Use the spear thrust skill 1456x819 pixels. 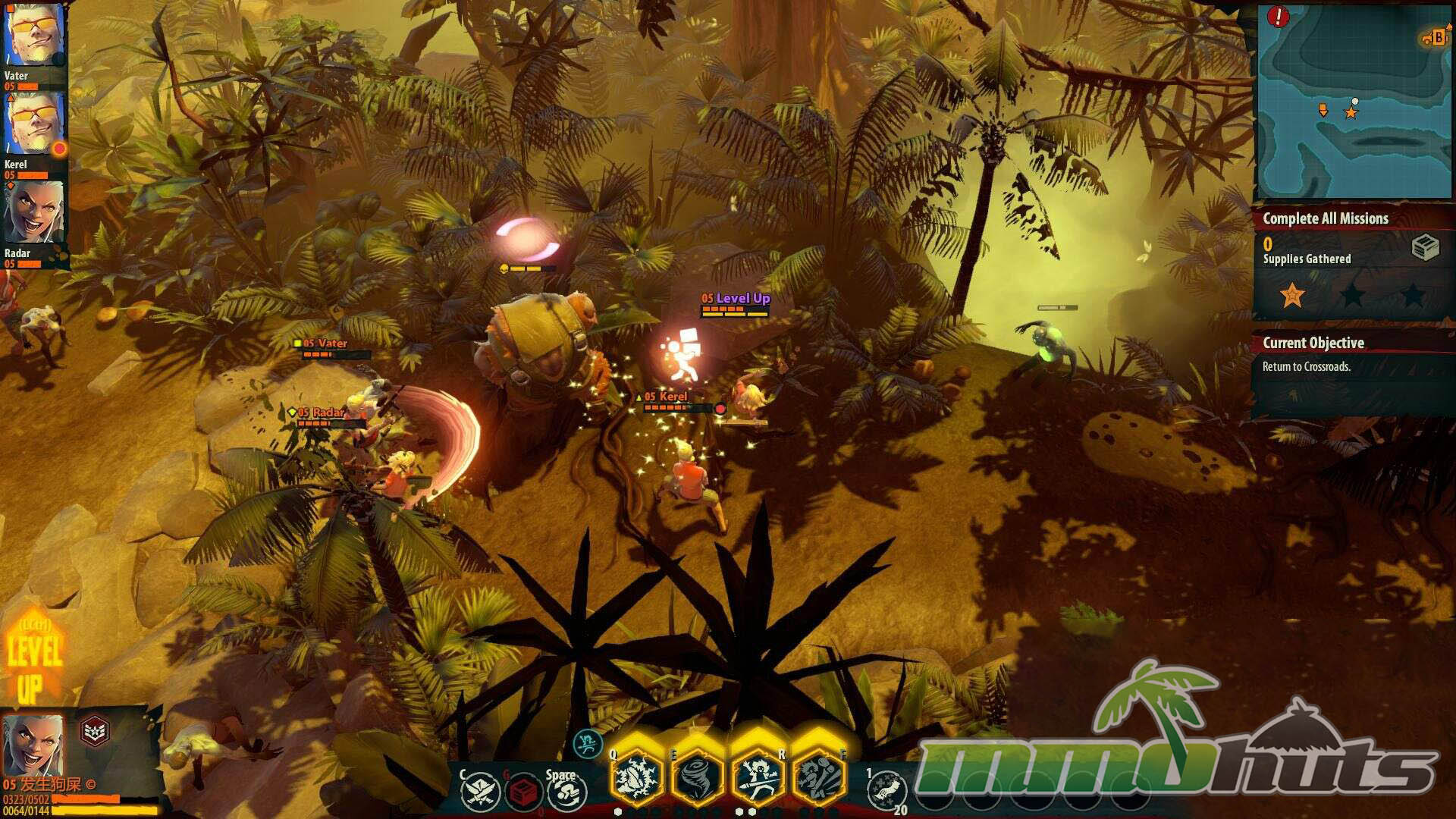[758, 777]
